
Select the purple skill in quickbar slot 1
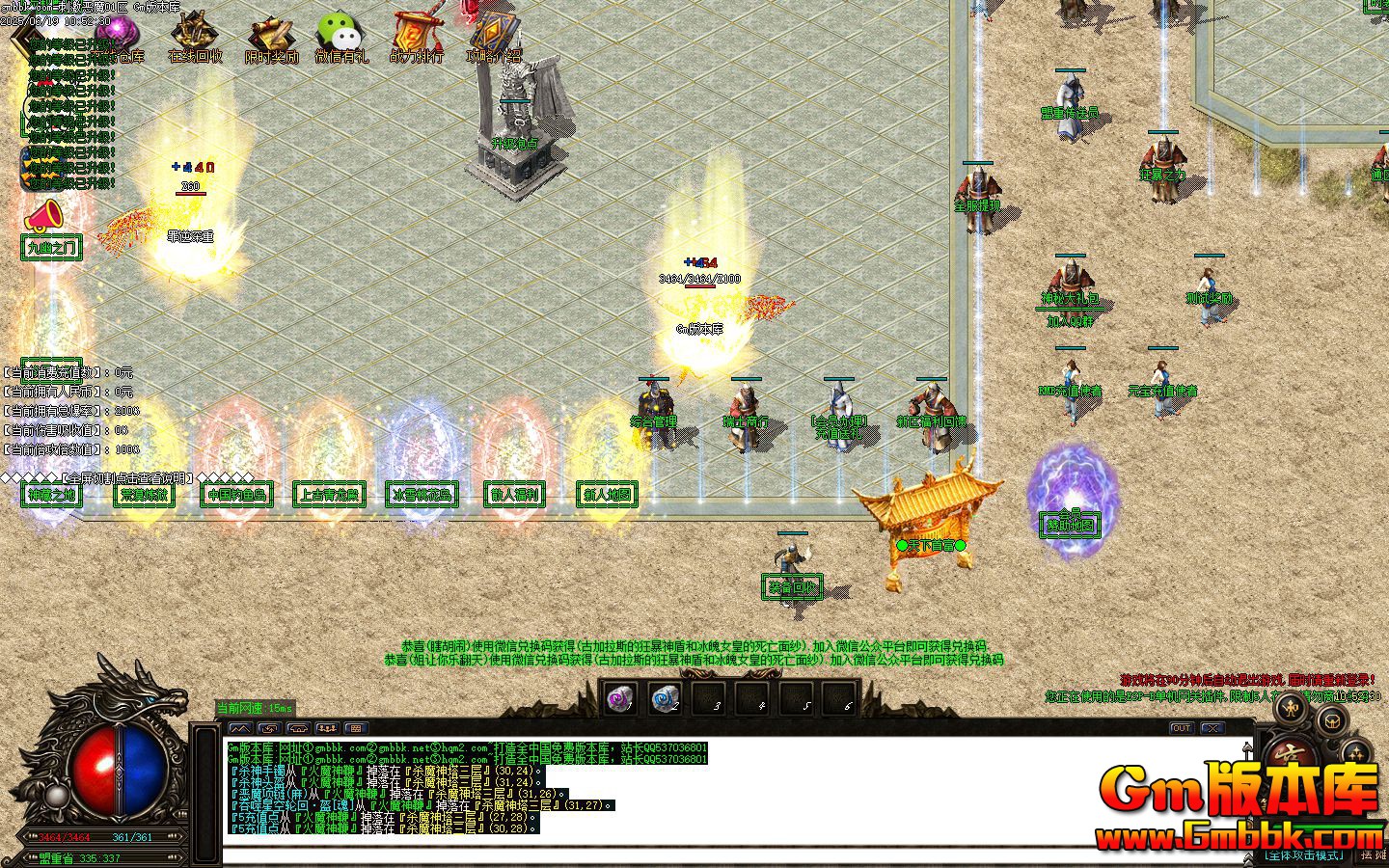point(620,697)
